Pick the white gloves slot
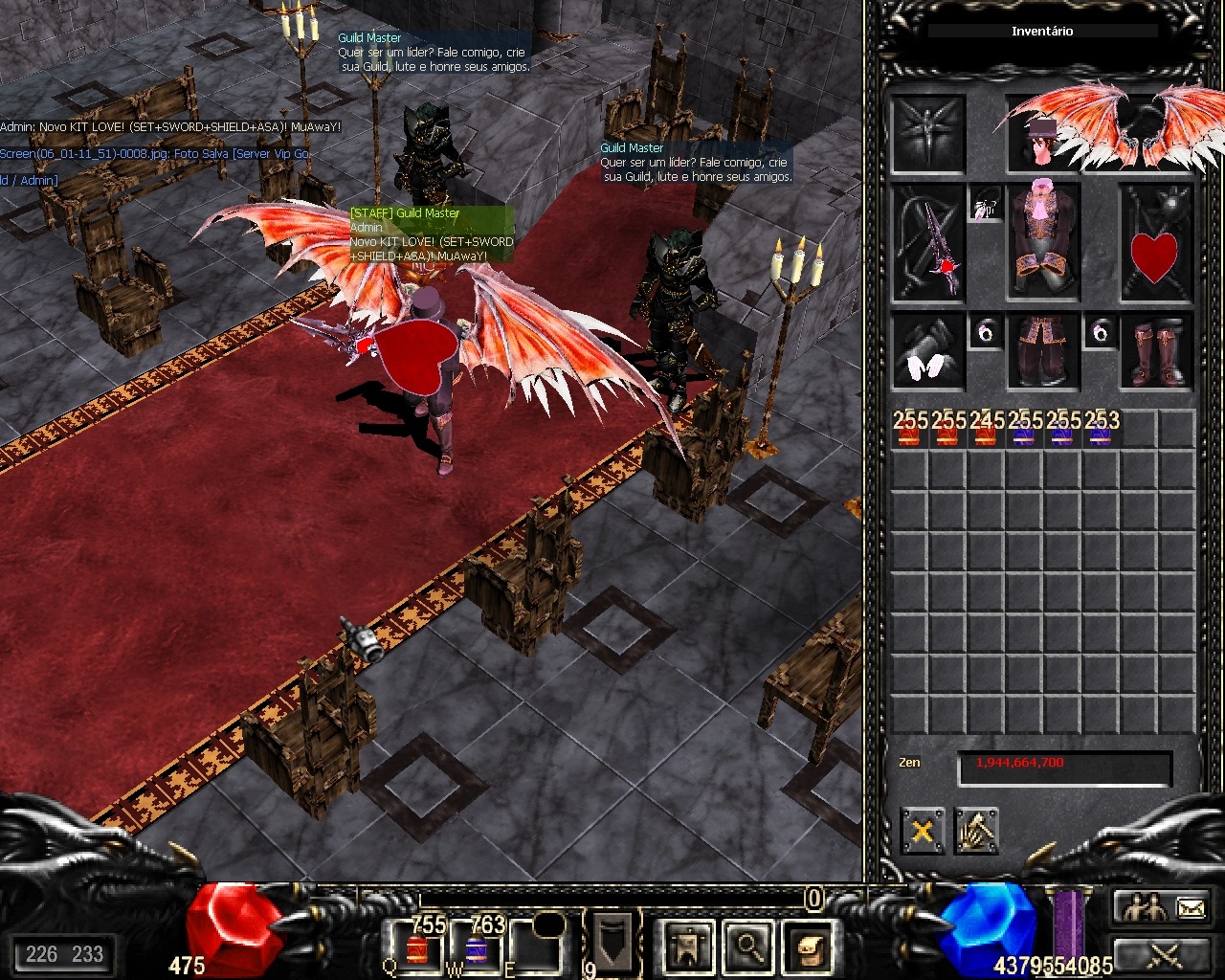 pyautogui.click(x=928, y=352)
